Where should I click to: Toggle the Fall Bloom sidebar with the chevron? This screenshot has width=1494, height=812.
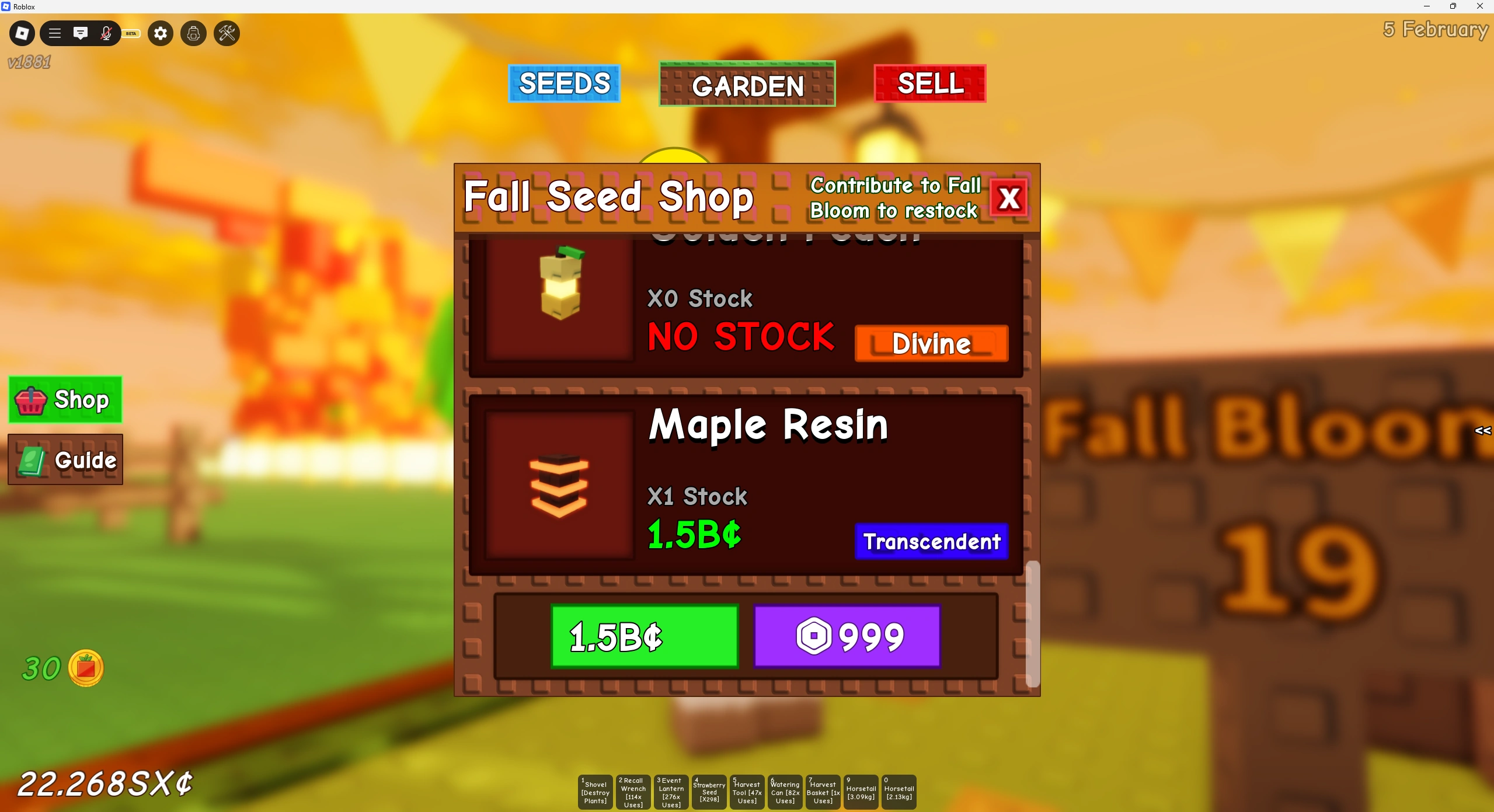(x=1483, y=431)
